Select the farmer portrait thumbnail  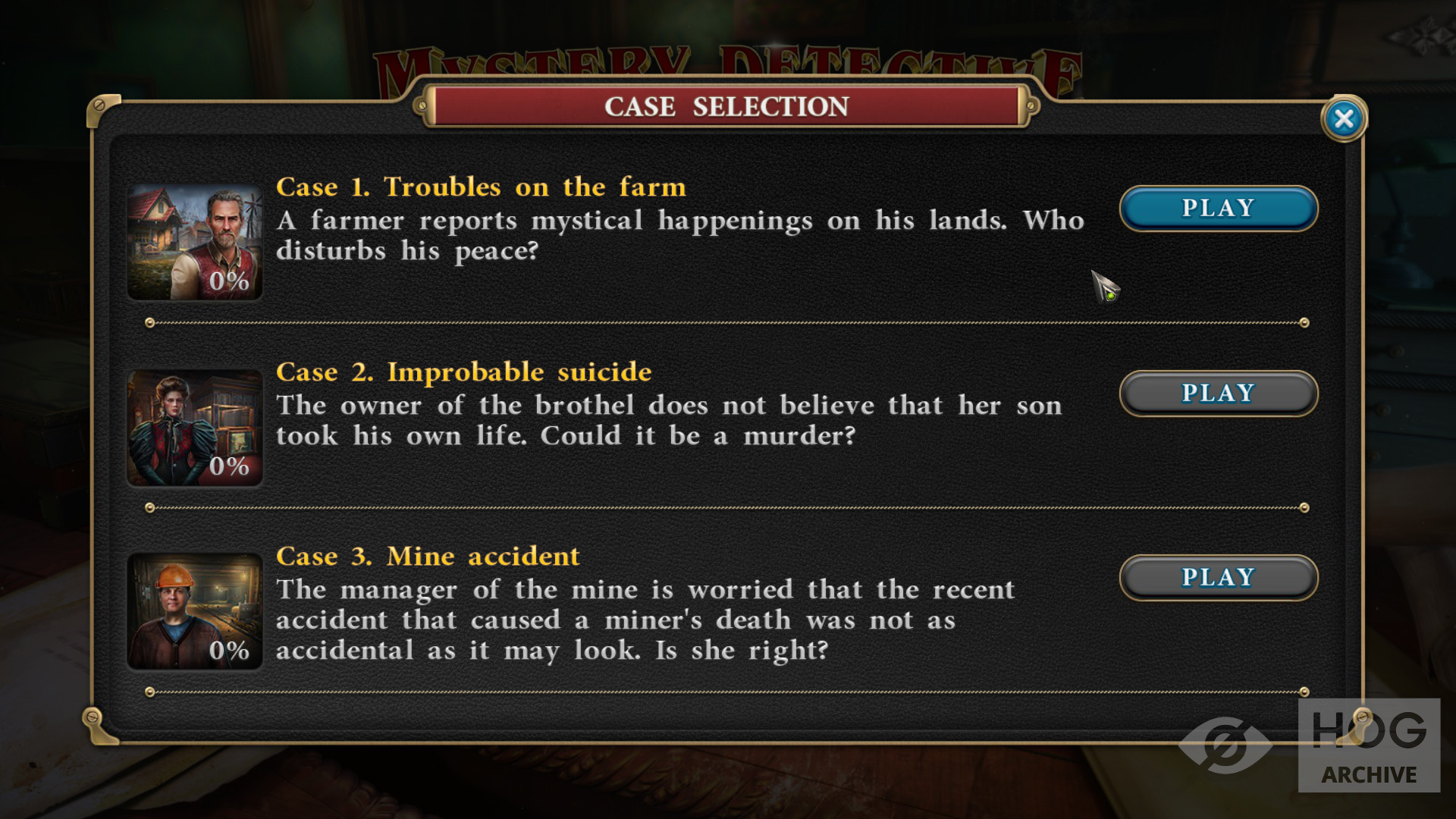coord(195,242)
